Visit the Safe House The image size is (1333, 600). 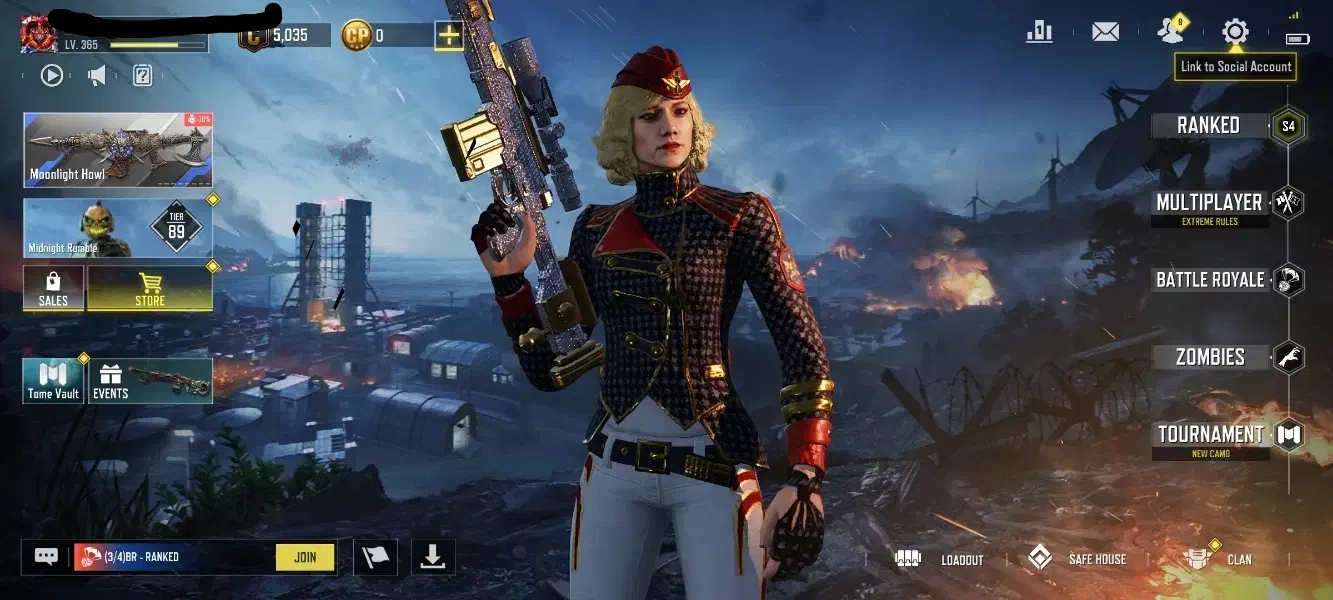point(1078,559)
